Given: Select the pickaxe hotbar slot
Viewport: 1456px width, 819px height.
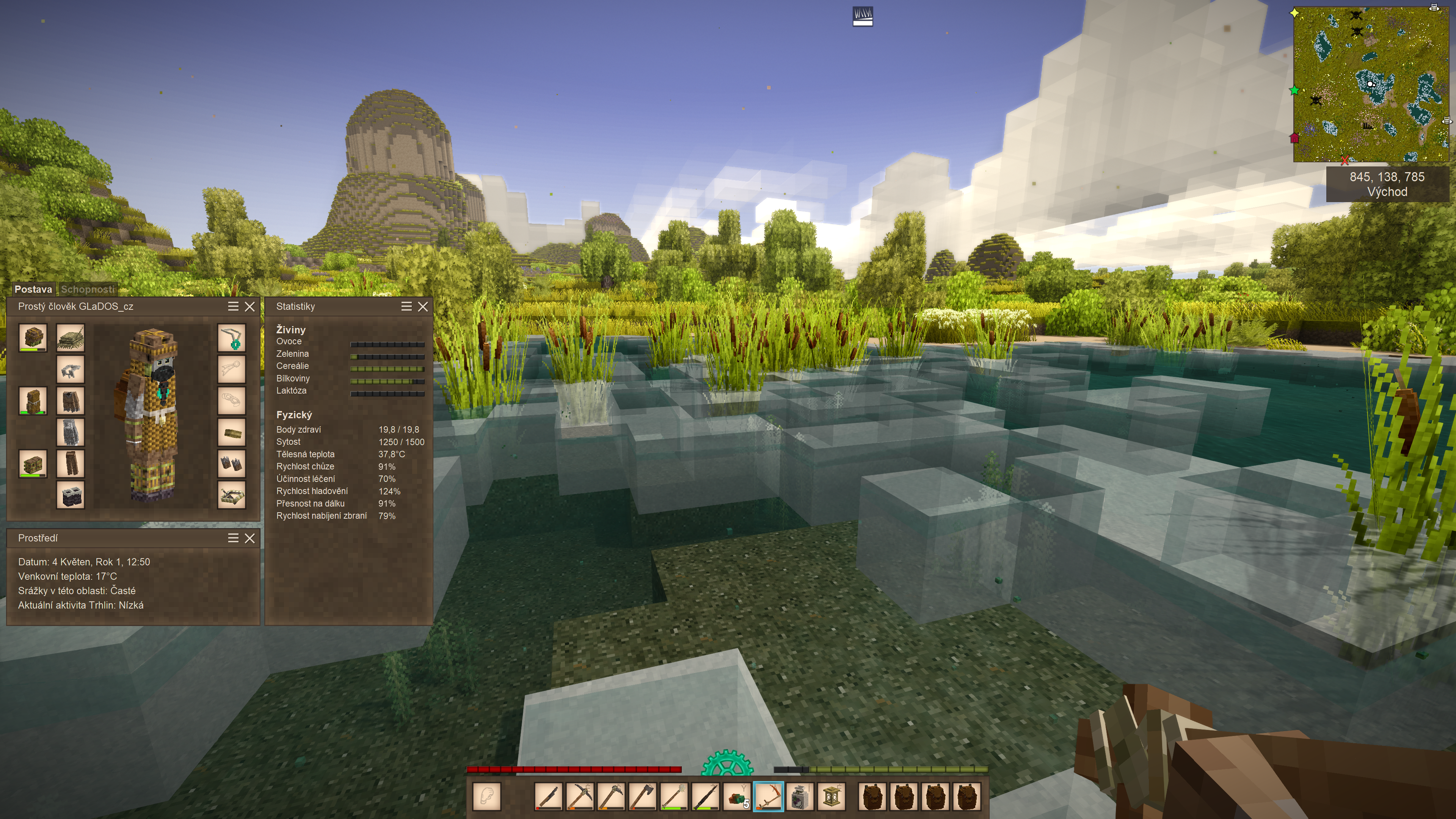Looking at the screenshot, I should (x=579, y=796).
